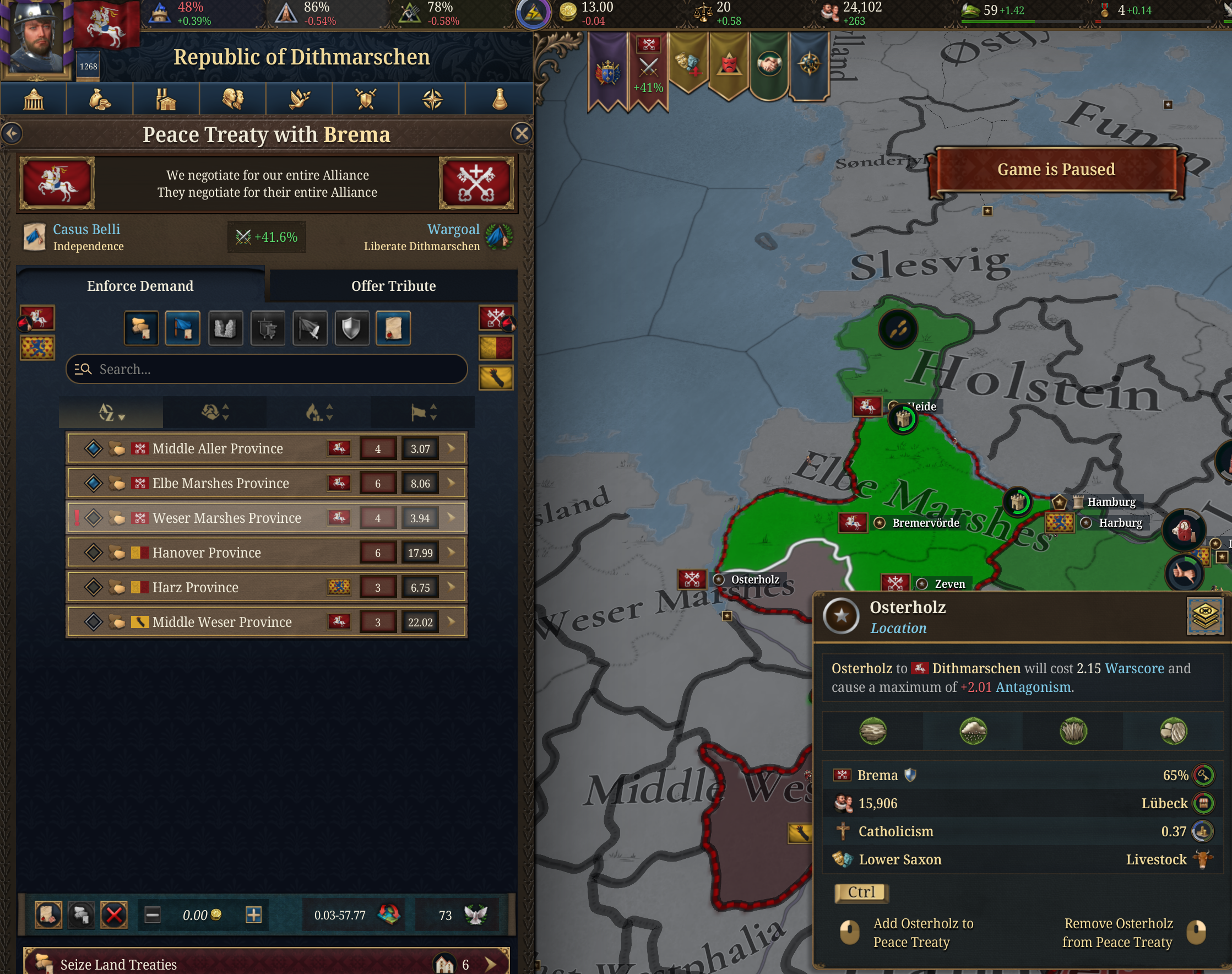
Task: Select the treaty scroll demand filter icon
Action: [x=394, y=328]
